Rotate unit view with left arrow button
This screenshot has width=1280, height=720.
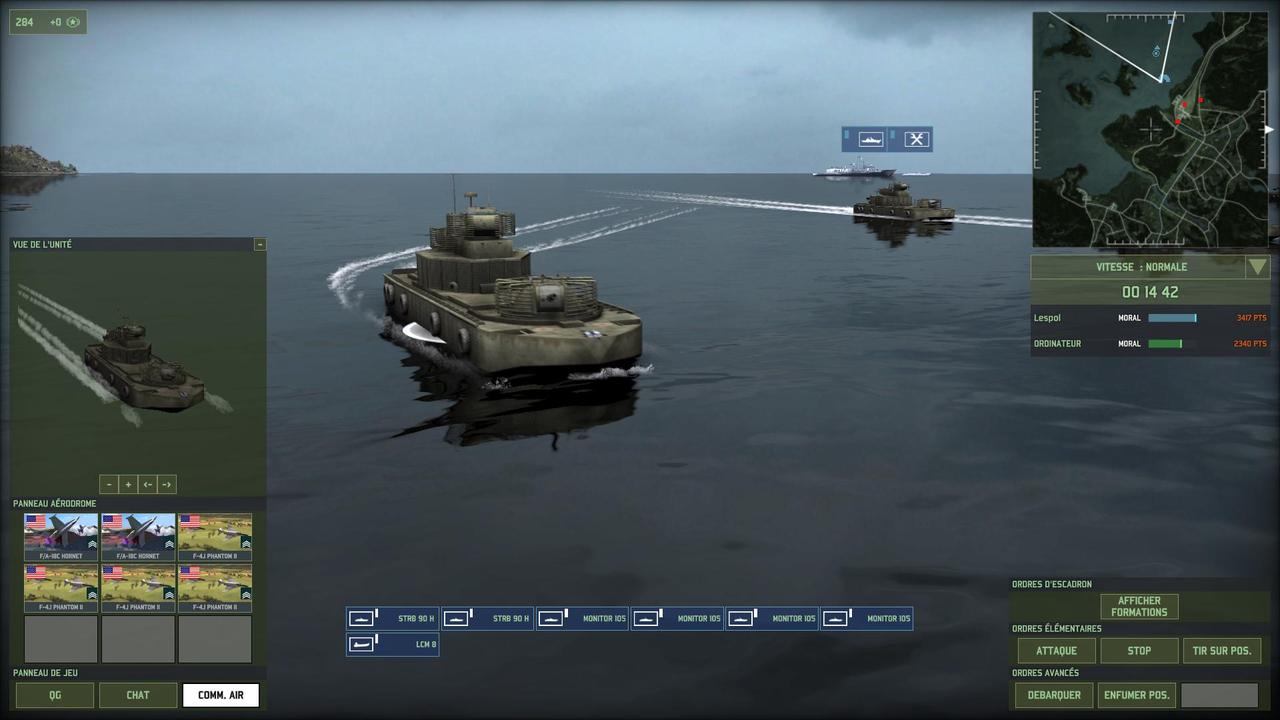point(147,484)
